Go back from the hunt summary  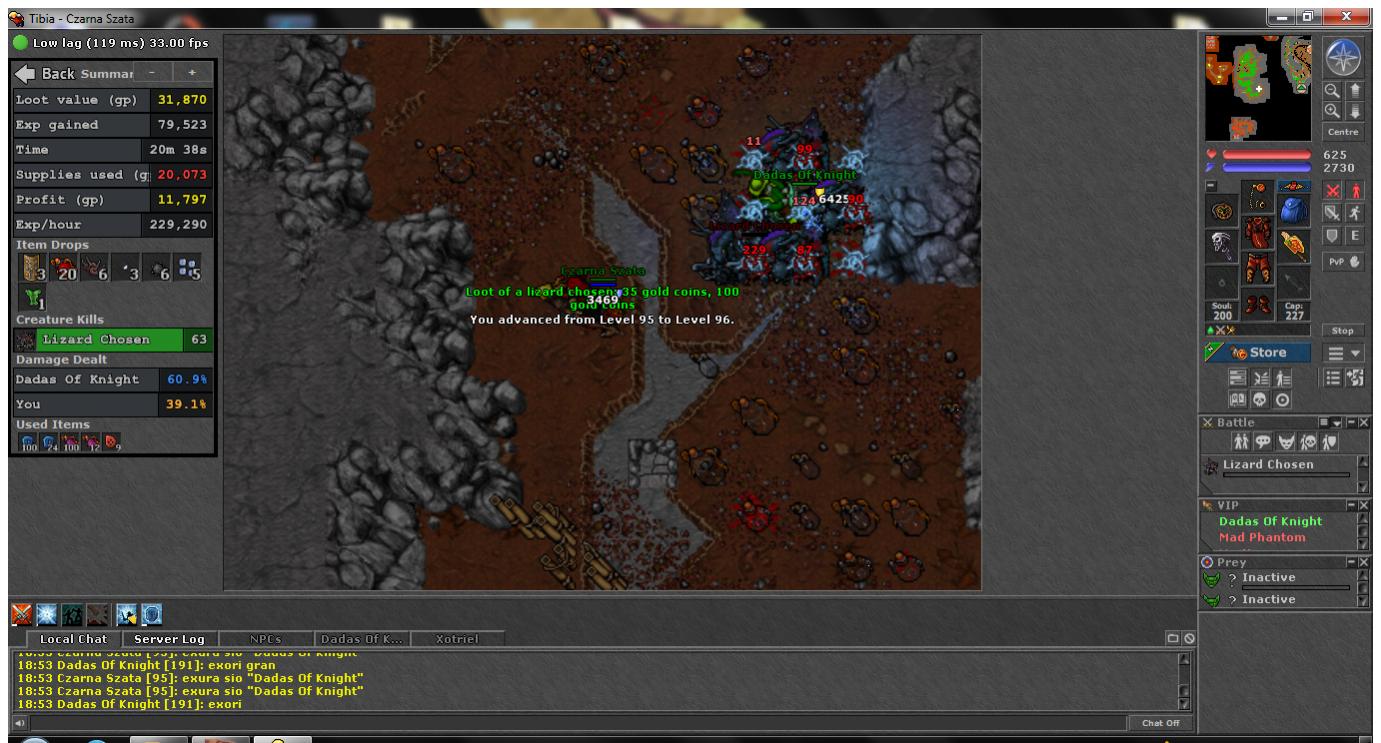pyautogui.click(x=44, y=74)
